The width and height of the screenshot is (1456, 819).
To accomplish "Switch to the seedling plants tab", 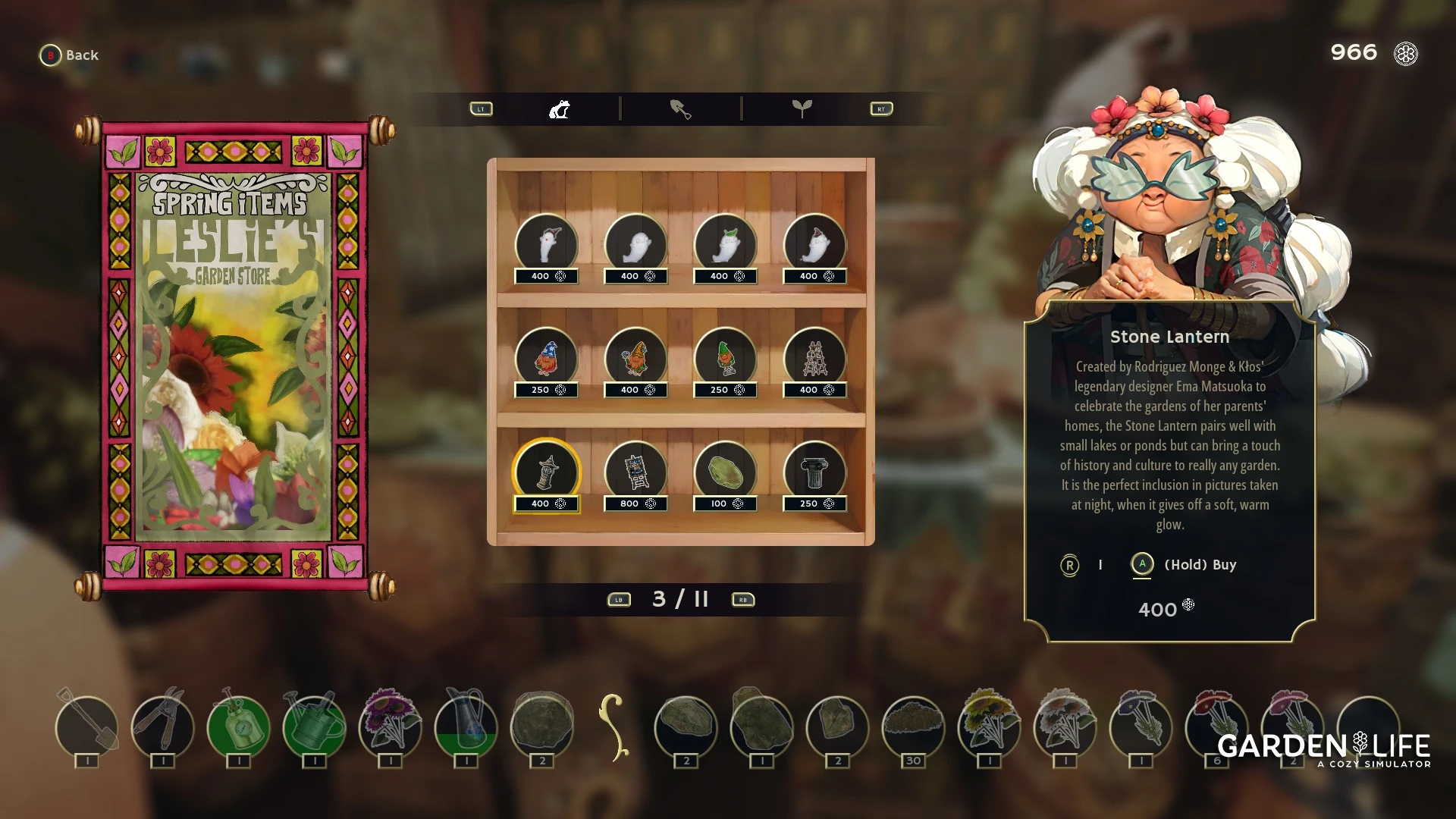I will (802, 109).
